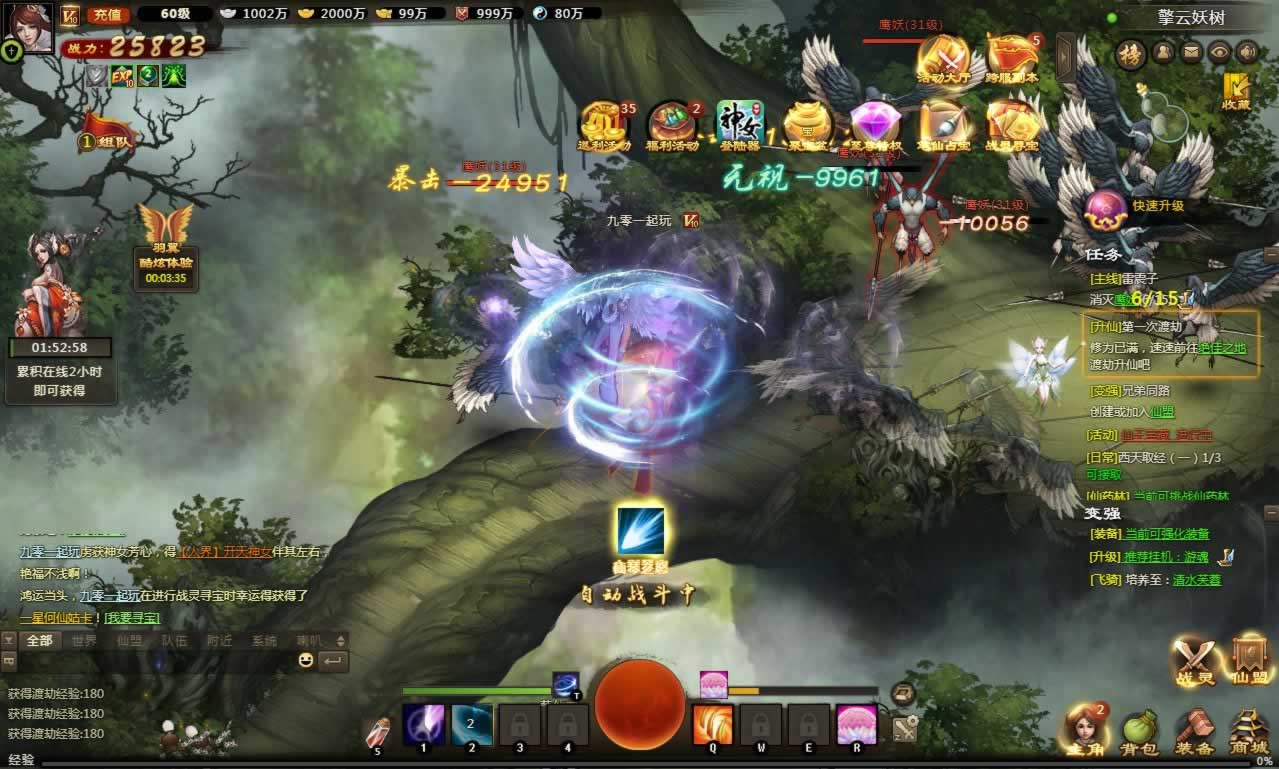Open the 跨服副本 cross-server dungeon icon
Screen dimensions: 1279x769
click(1011, 59)
